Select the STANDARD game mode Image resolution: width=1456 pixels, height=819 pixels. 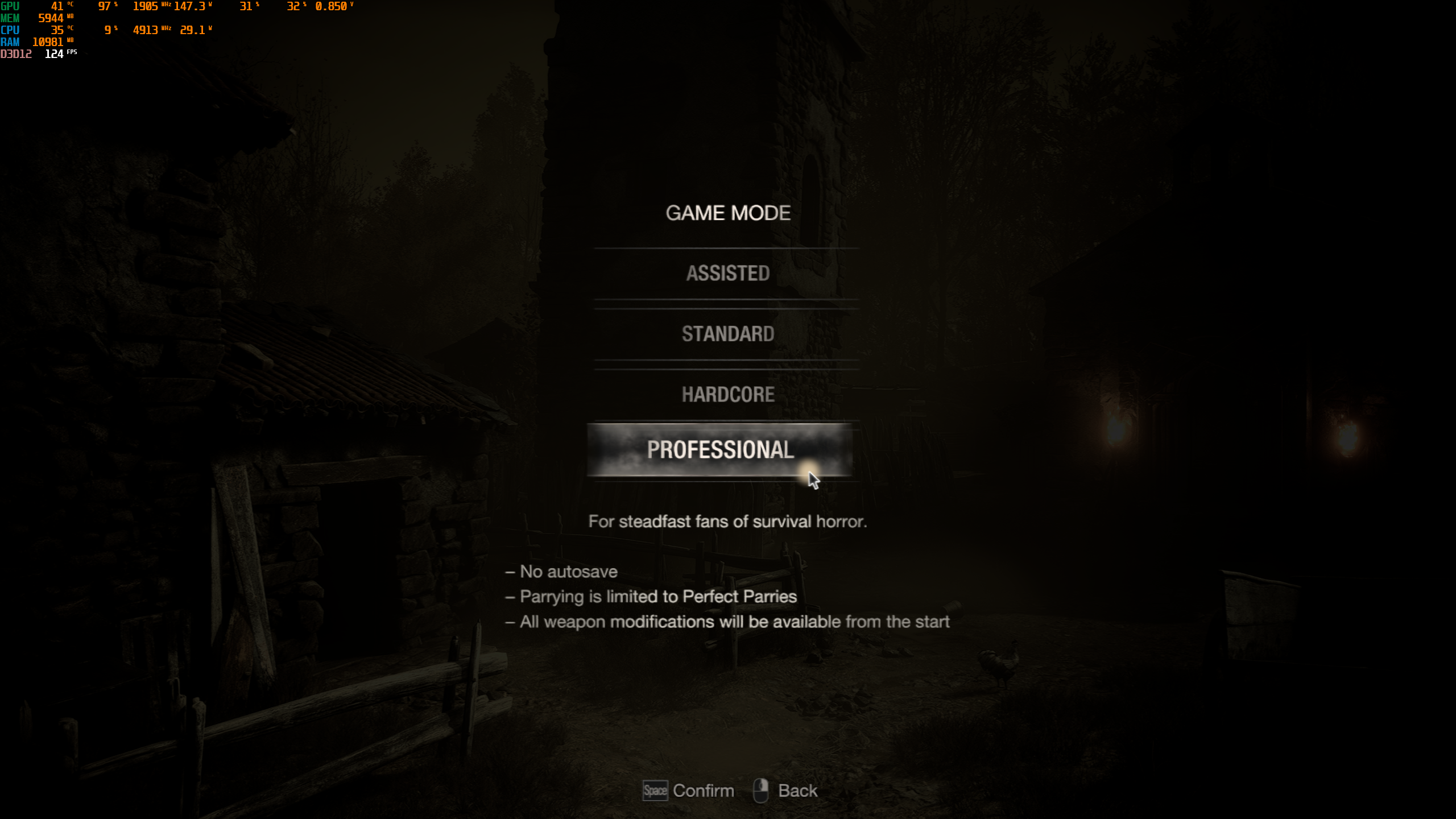[x=728, y=334]
